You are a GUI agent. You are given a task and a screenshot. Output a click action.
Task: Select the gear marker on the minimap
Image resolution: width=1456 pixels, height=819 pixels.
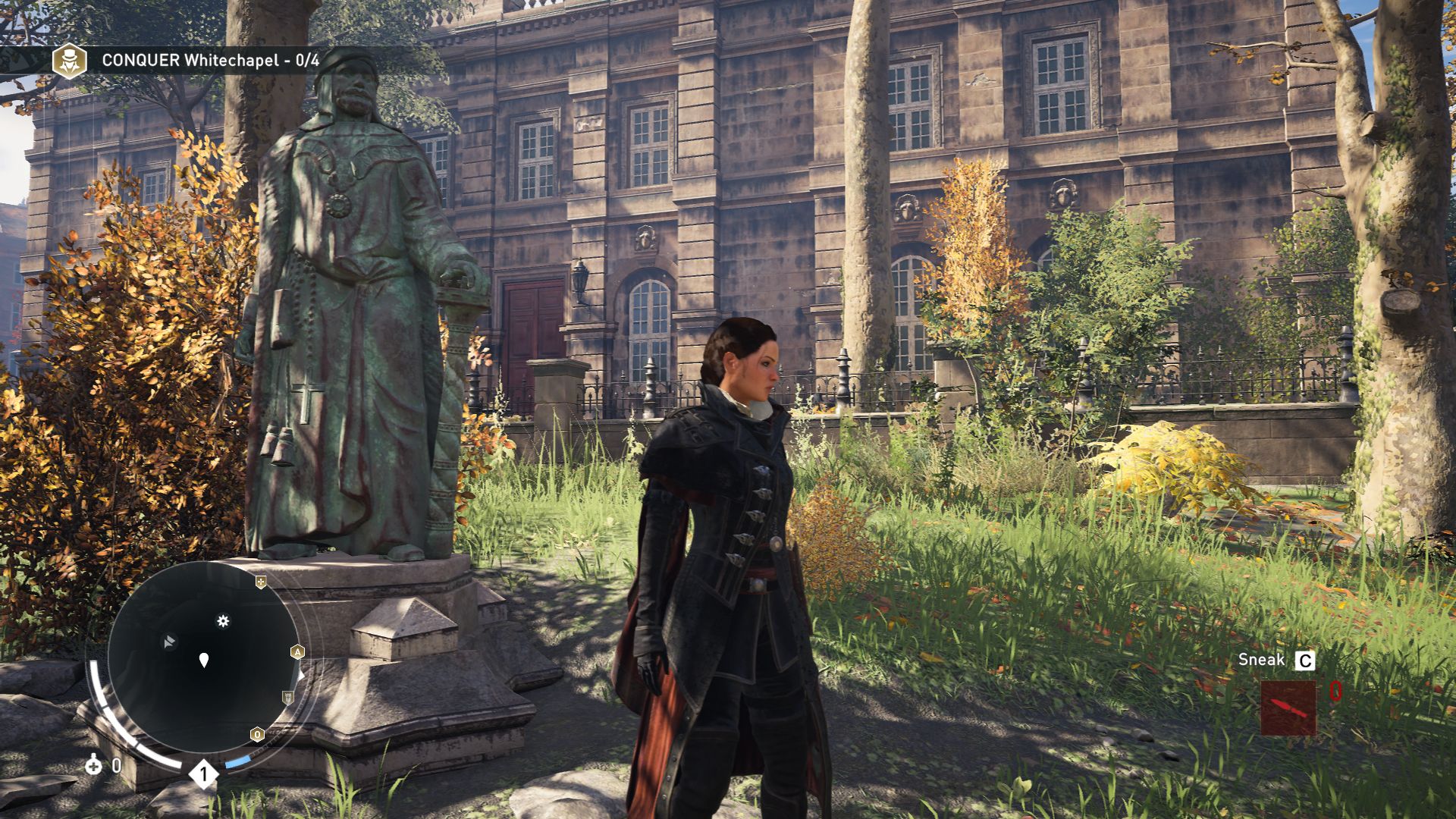[x=223, y=621]
